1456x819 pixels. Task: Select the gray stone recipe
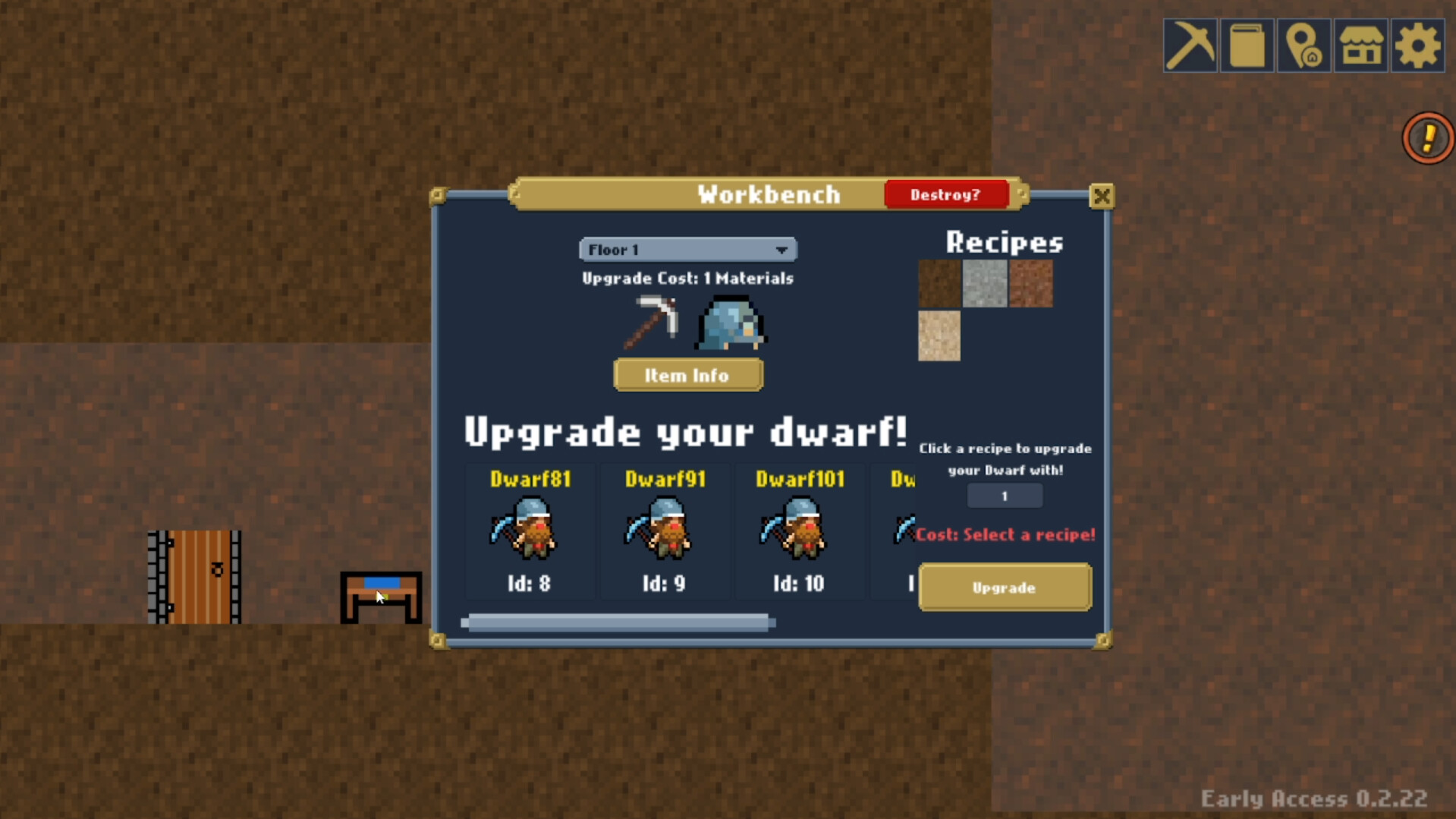click(986, 283)
